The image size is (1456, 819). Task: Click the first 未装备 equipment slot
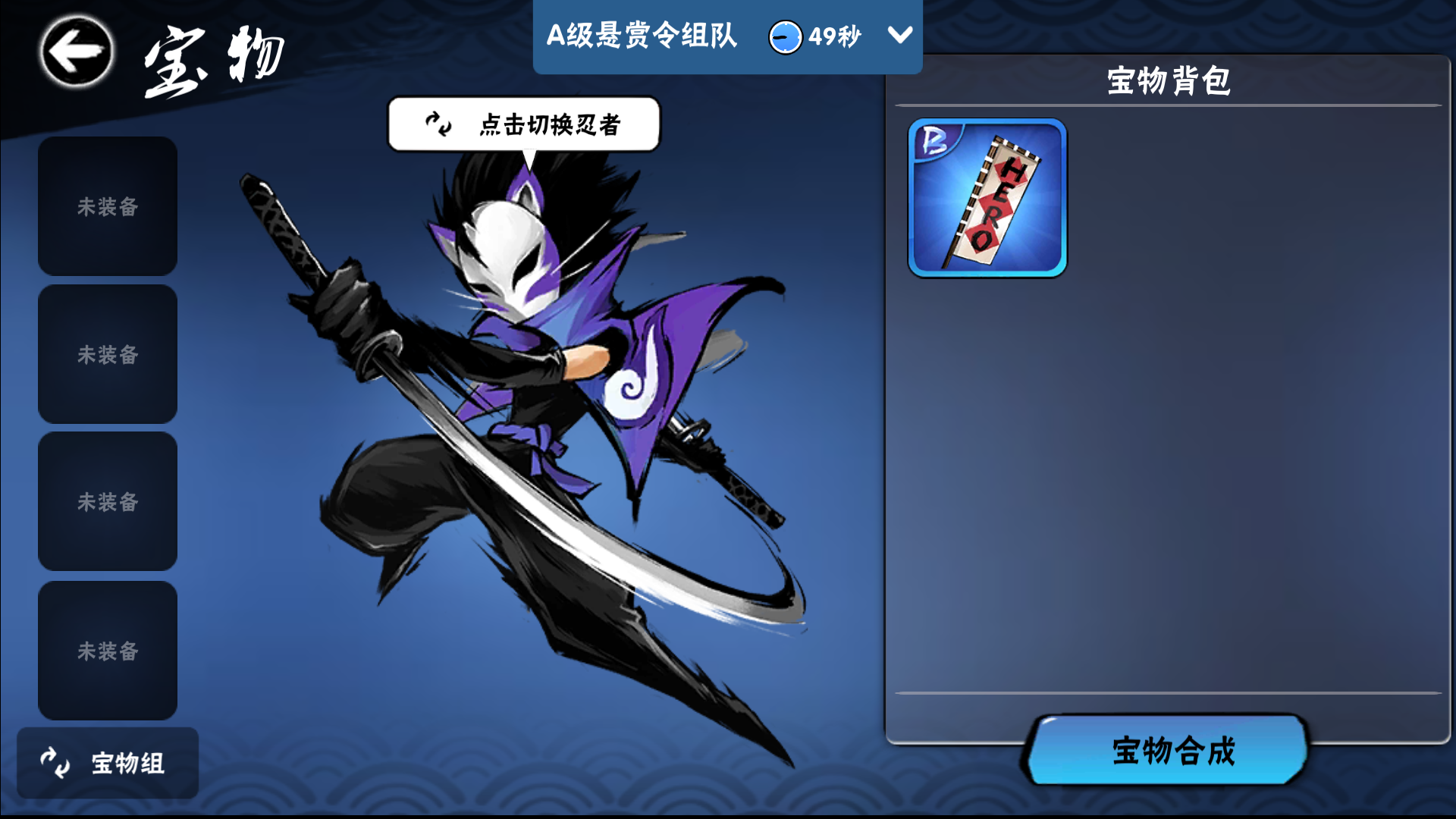click(x=107, y=206)
